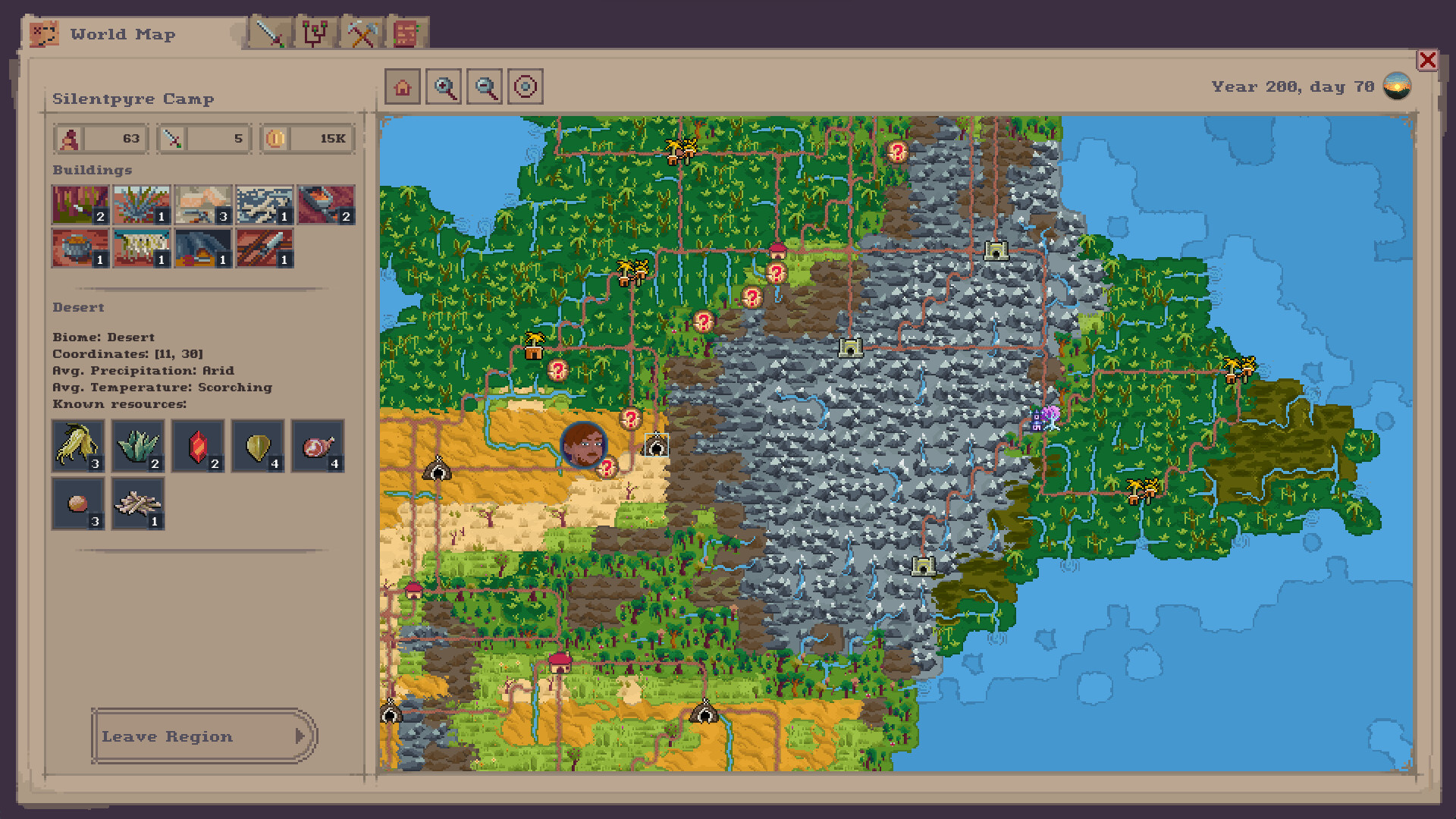Switch to the World Map tab
This screenshot has width=1456, height=819.
[121, 34]
